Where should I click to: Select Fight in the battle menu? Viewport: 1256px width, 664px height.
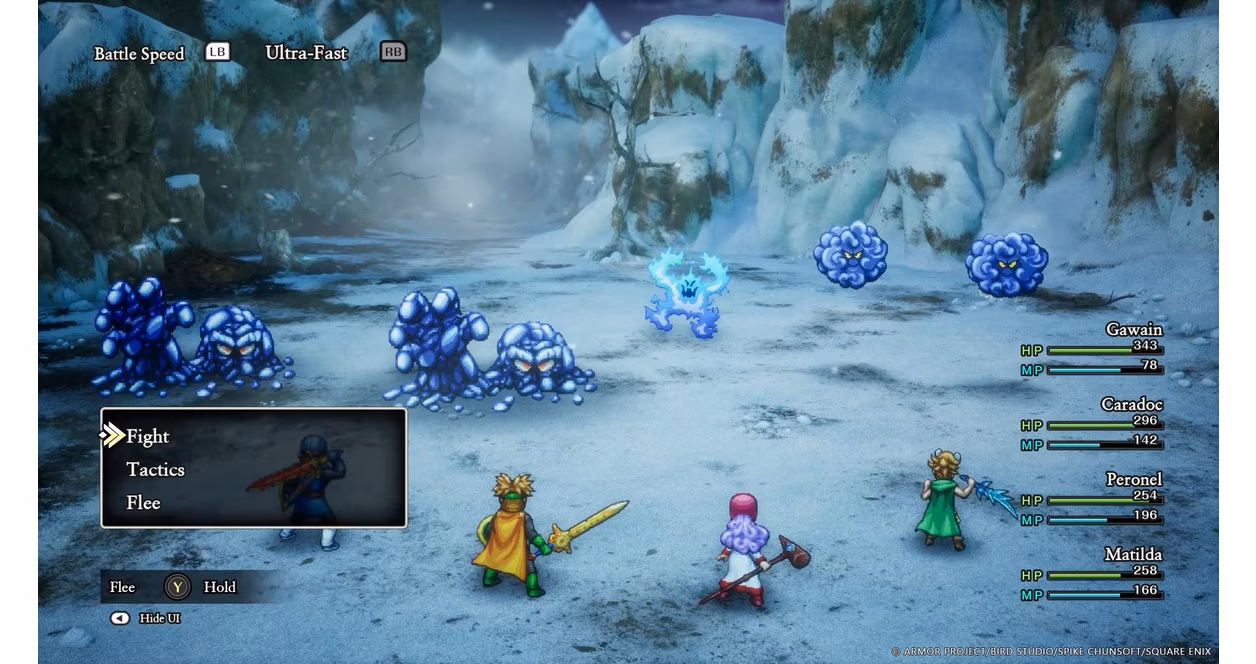(148, 436)
